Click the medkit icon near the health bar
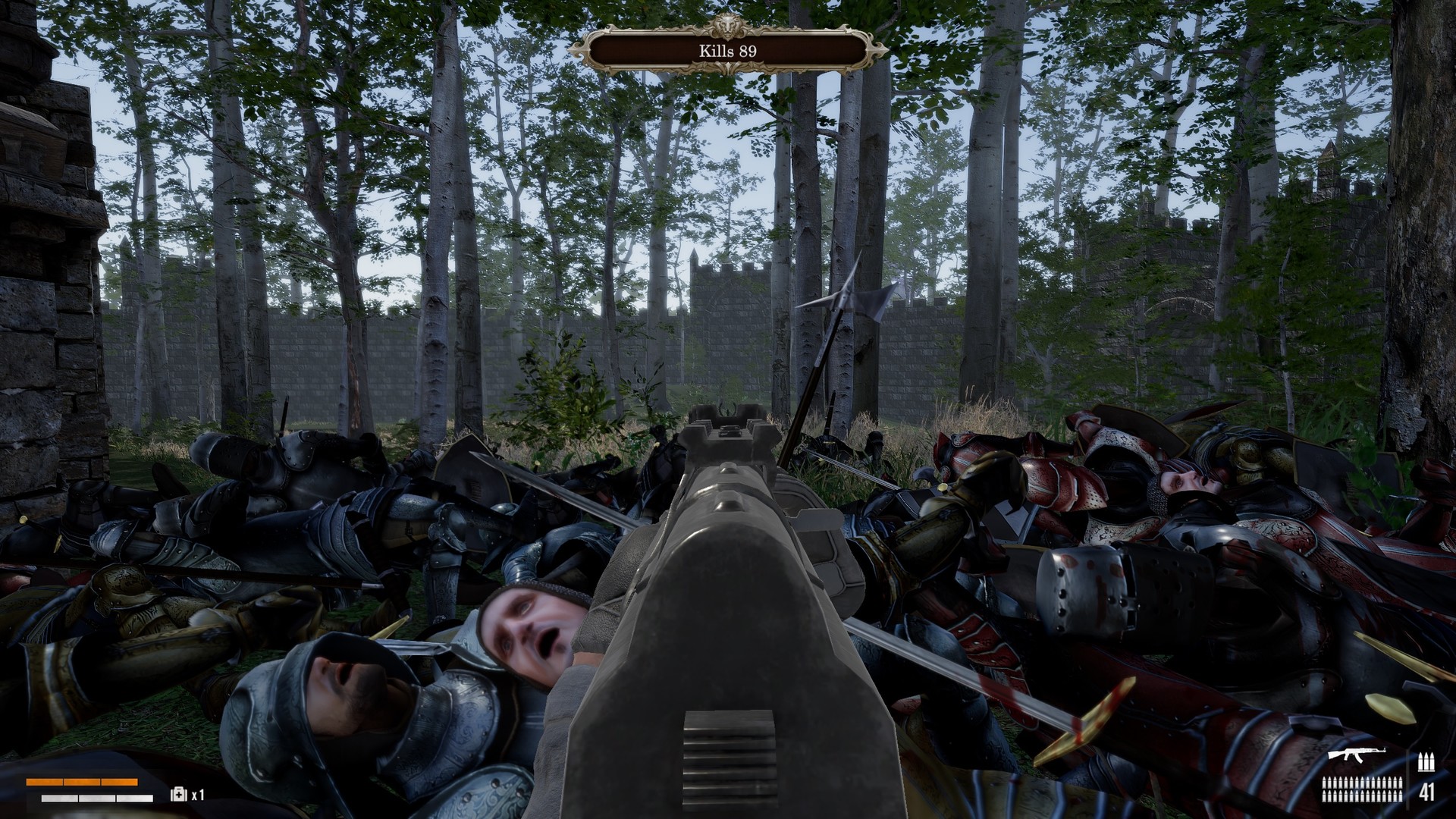This screenshot has width=1456, height=819. coord(178,795)
